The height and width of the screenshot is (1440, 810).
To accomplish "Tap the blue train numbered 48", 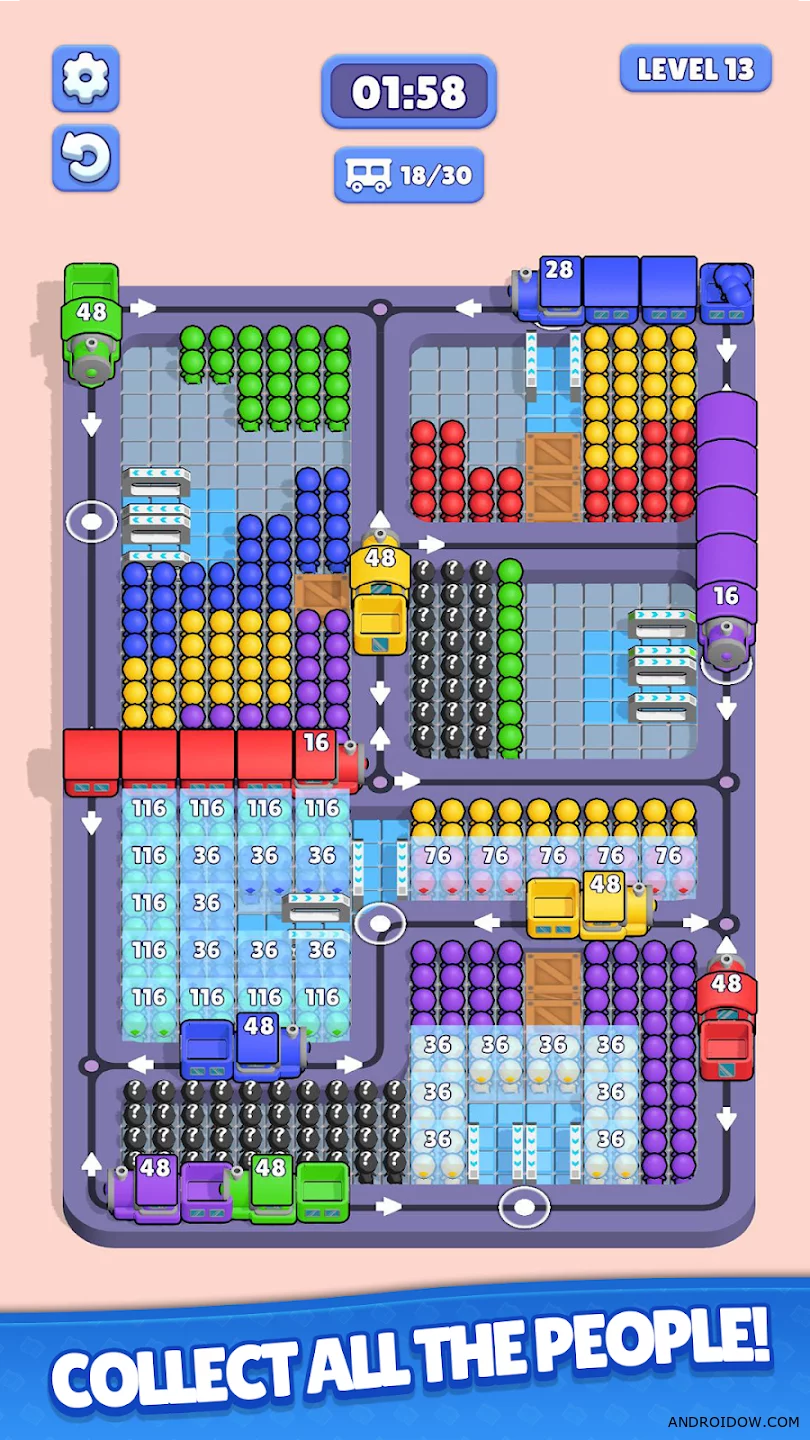I will (259, 1040).
